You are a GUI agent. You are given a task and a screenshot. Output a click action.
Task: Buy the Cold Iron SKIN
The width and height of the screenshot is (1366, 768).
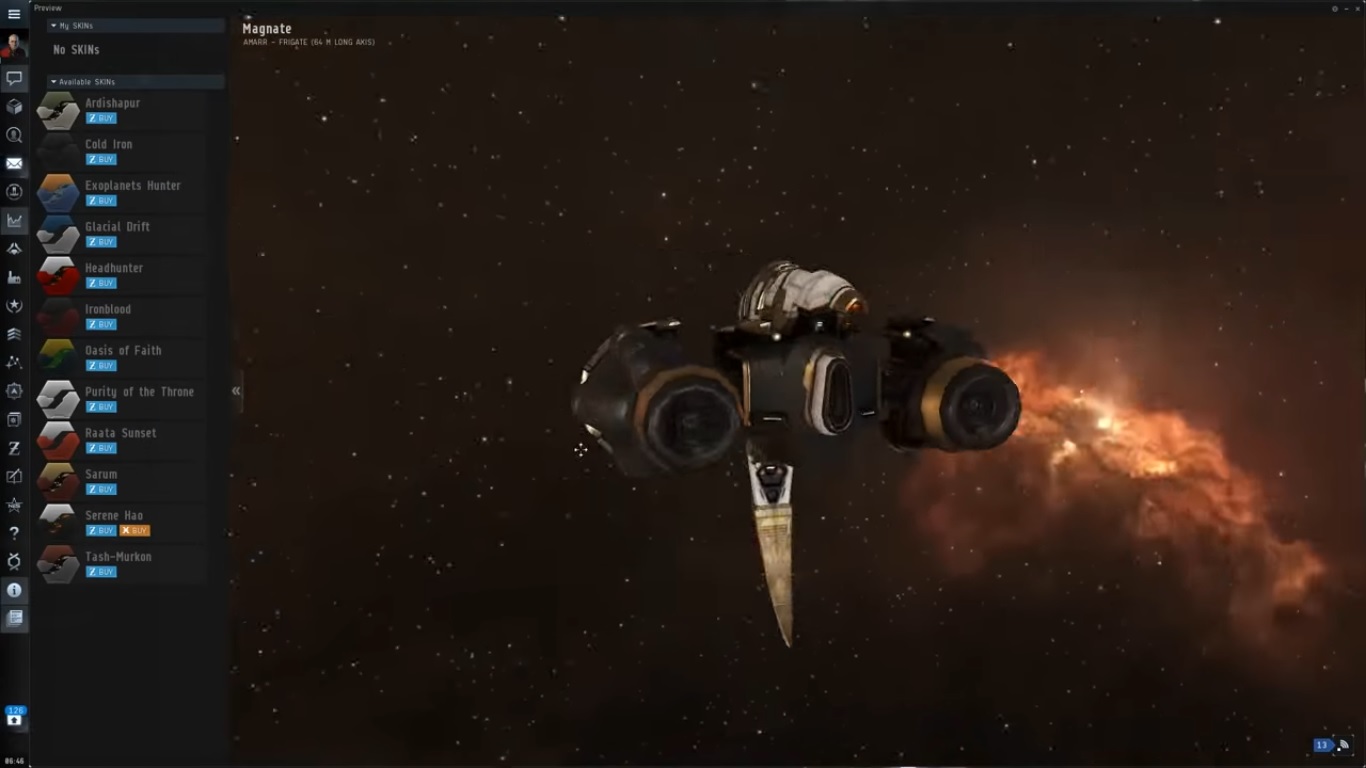click(101, 160)
